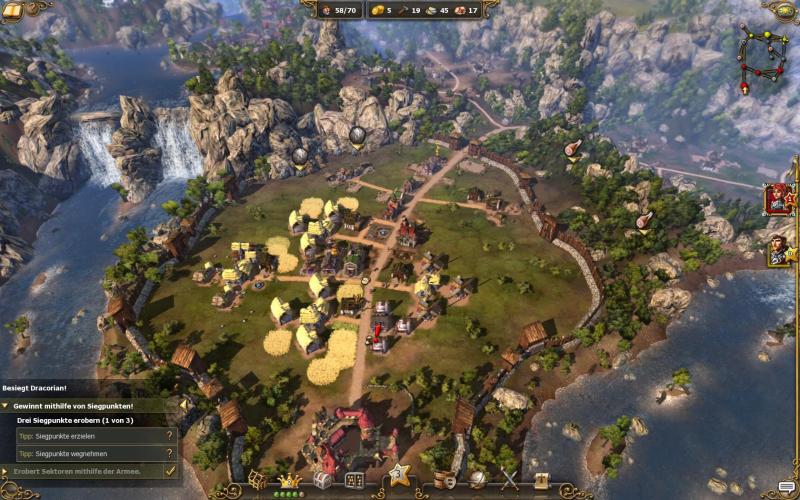Open the victory points star button
This screenshot has width=800, height=500.
pos(398,474)
